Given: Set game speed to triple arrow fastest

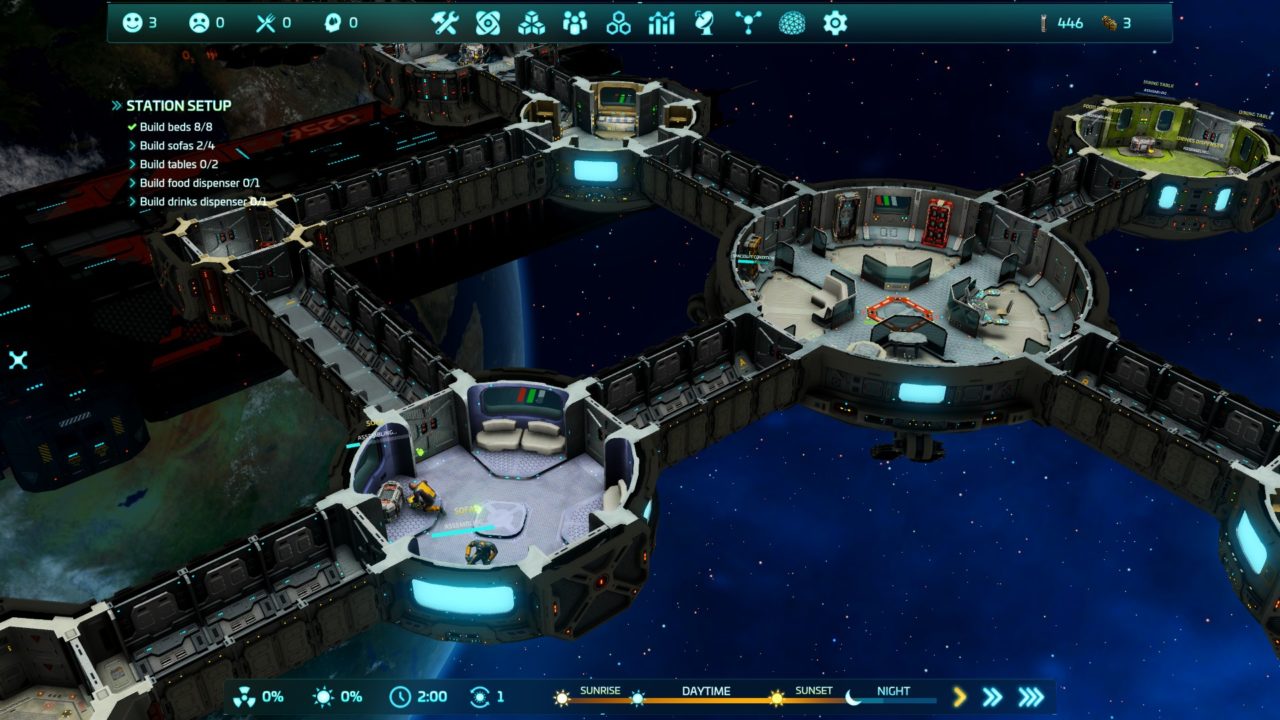Looking at the screenshot, I should (1031, 697).
